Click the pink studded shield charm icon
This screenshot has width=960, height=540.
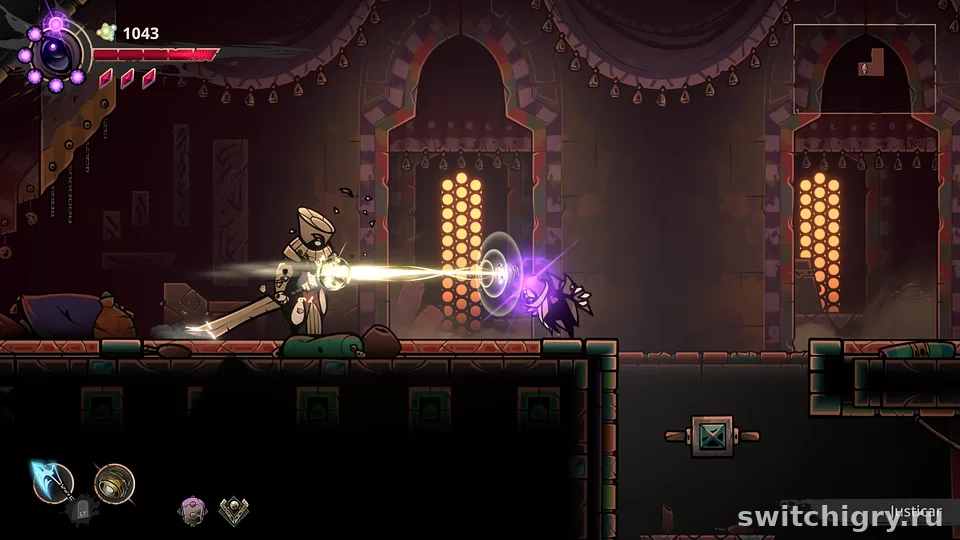click(x=191, y=511)
